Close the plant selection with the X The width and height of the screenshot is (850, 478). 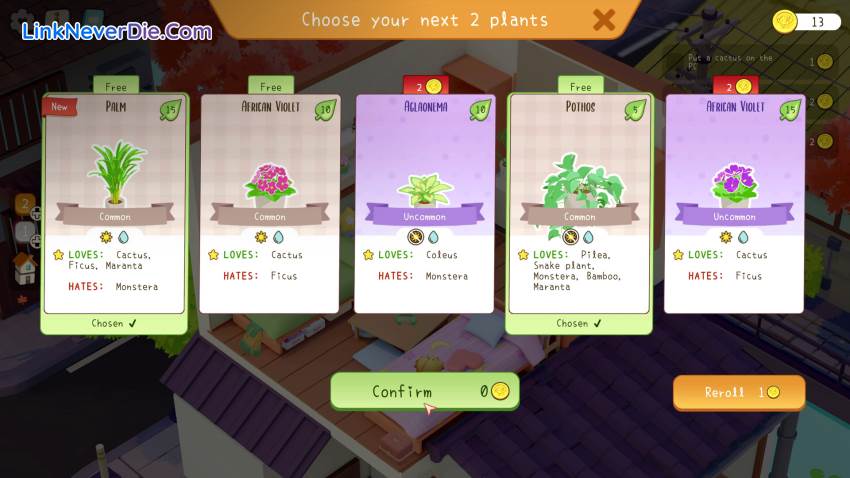pos(603,19)
